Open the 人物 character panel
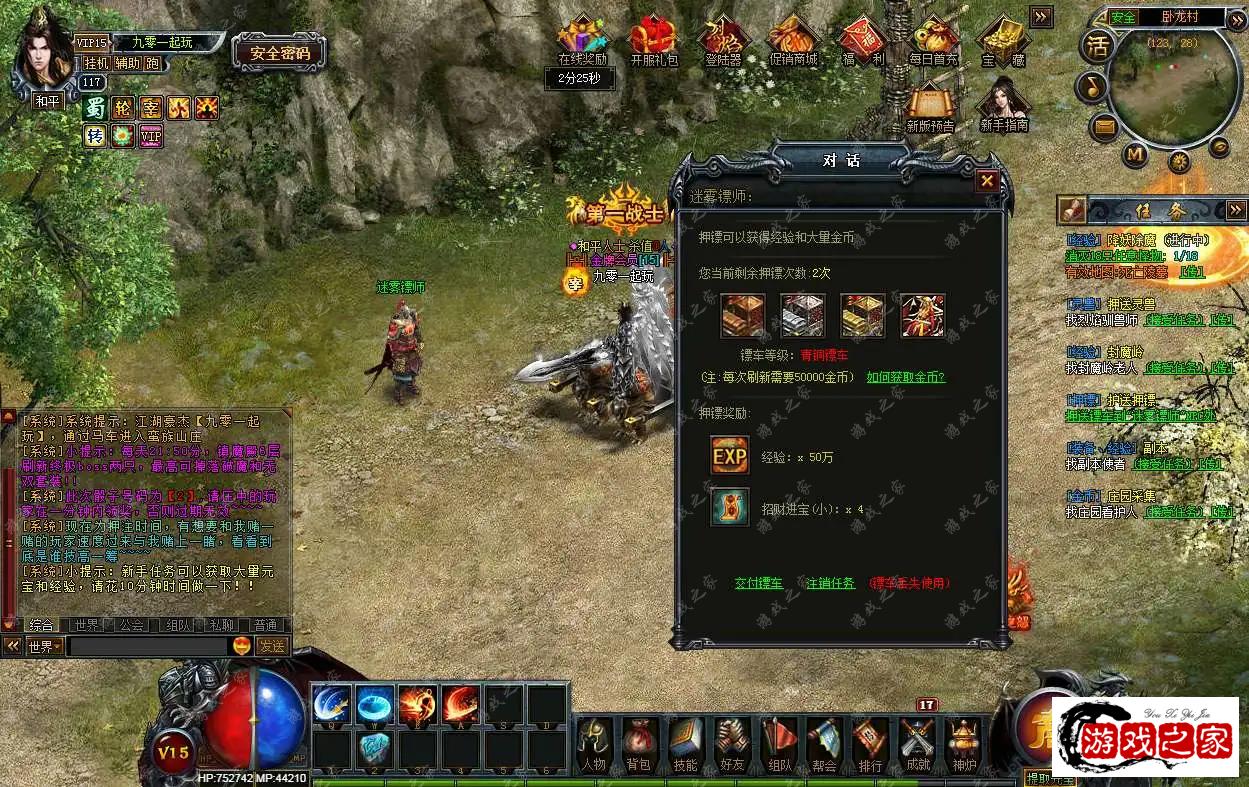This screenshot has width=1249, height=787. tap(593, 744)
